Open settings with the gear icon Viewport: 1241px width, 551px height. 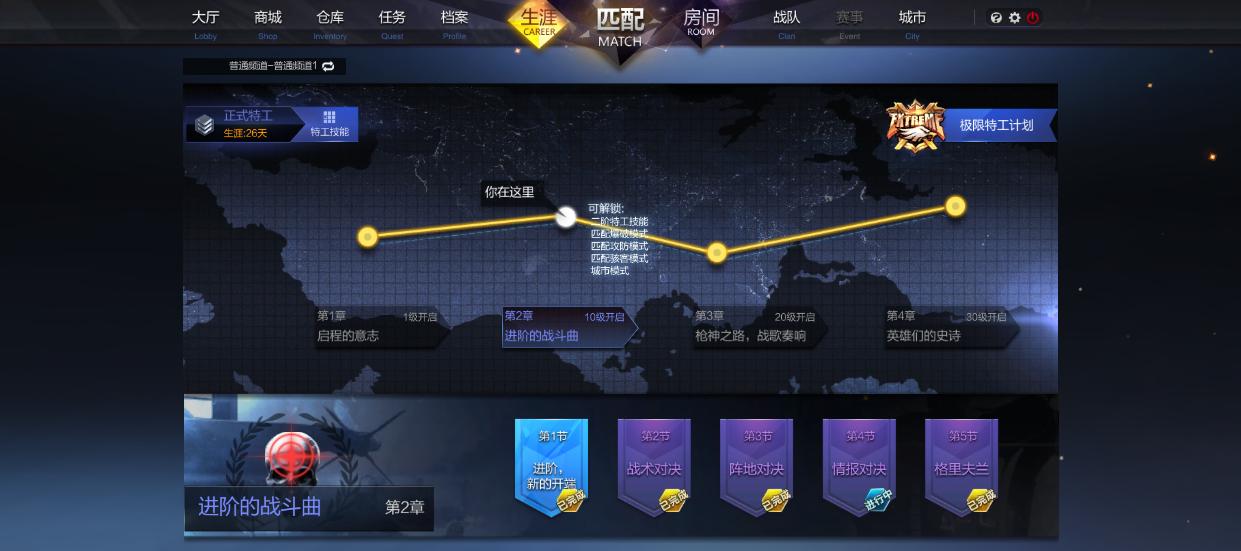[x=1014, y=18]
